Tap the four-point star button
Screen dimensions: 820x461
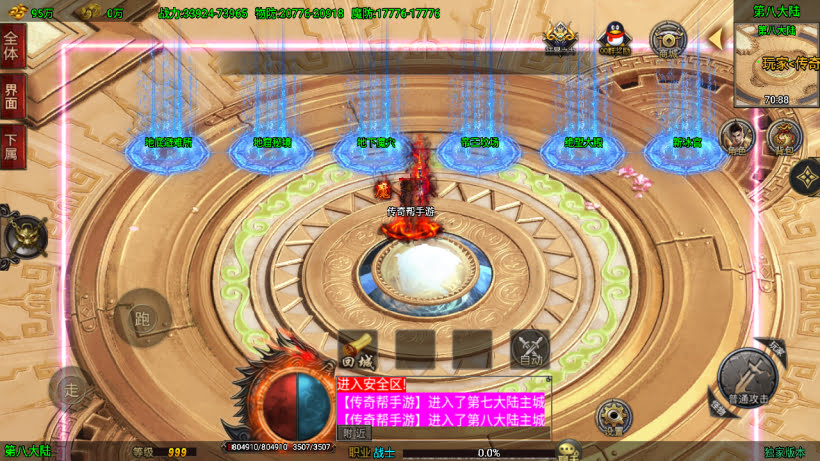806,177
